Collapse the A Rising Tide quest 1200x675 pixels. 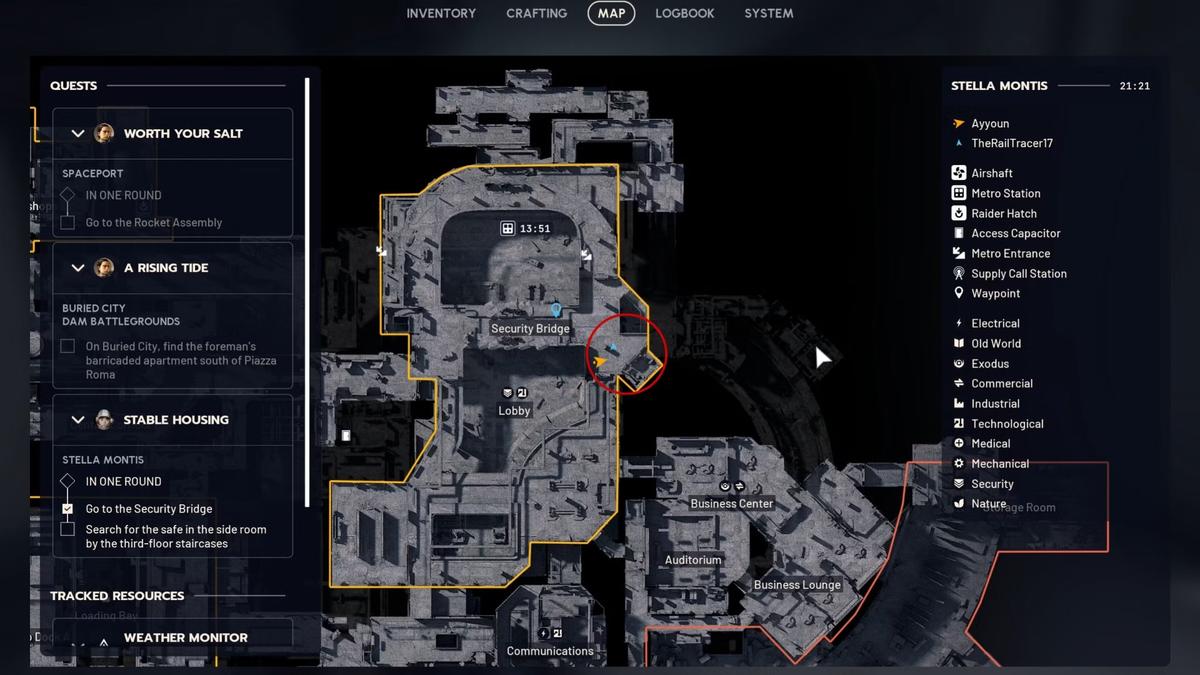pos(78,267)
